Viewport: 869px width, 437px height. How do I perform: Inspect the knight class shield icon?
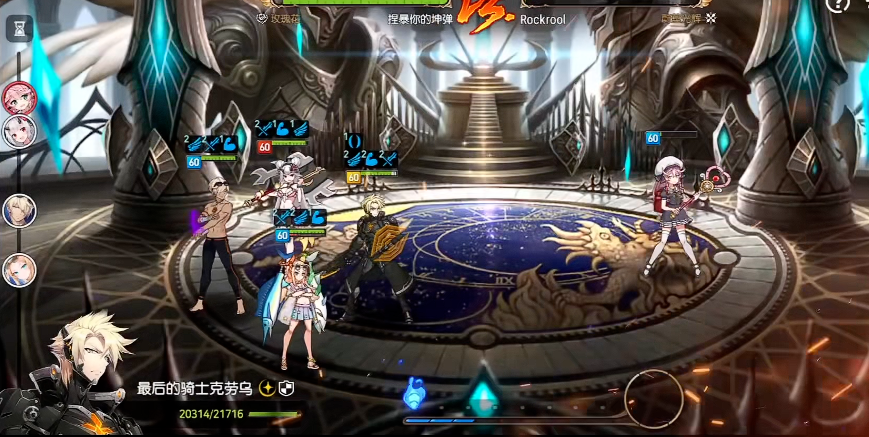[x=286, y=388]
